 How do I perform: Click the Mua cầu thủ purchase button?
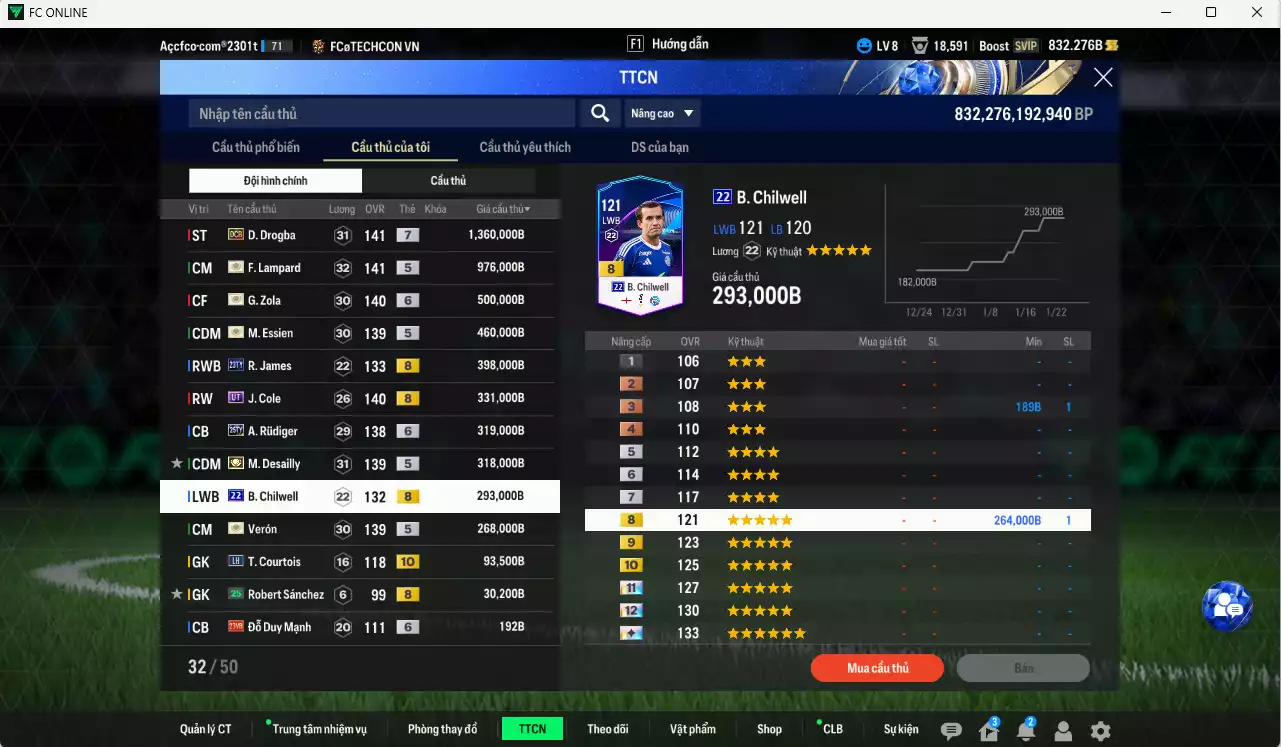(877, 668)
